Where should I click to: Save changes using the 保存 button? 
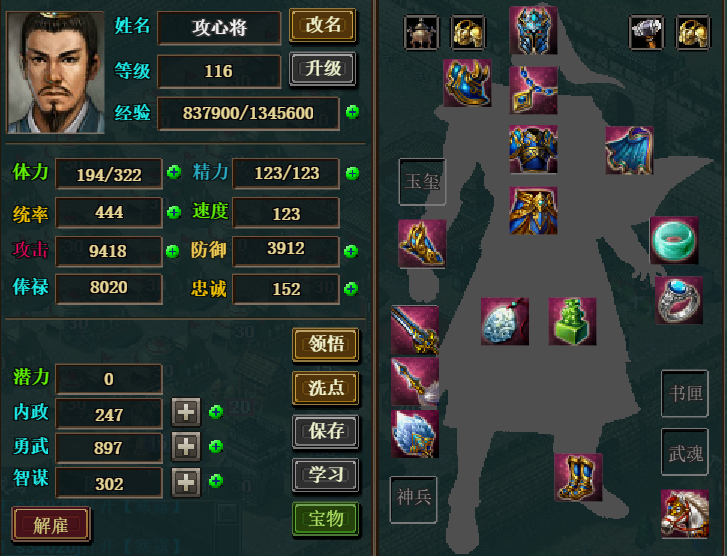click(x=325, y=431)
